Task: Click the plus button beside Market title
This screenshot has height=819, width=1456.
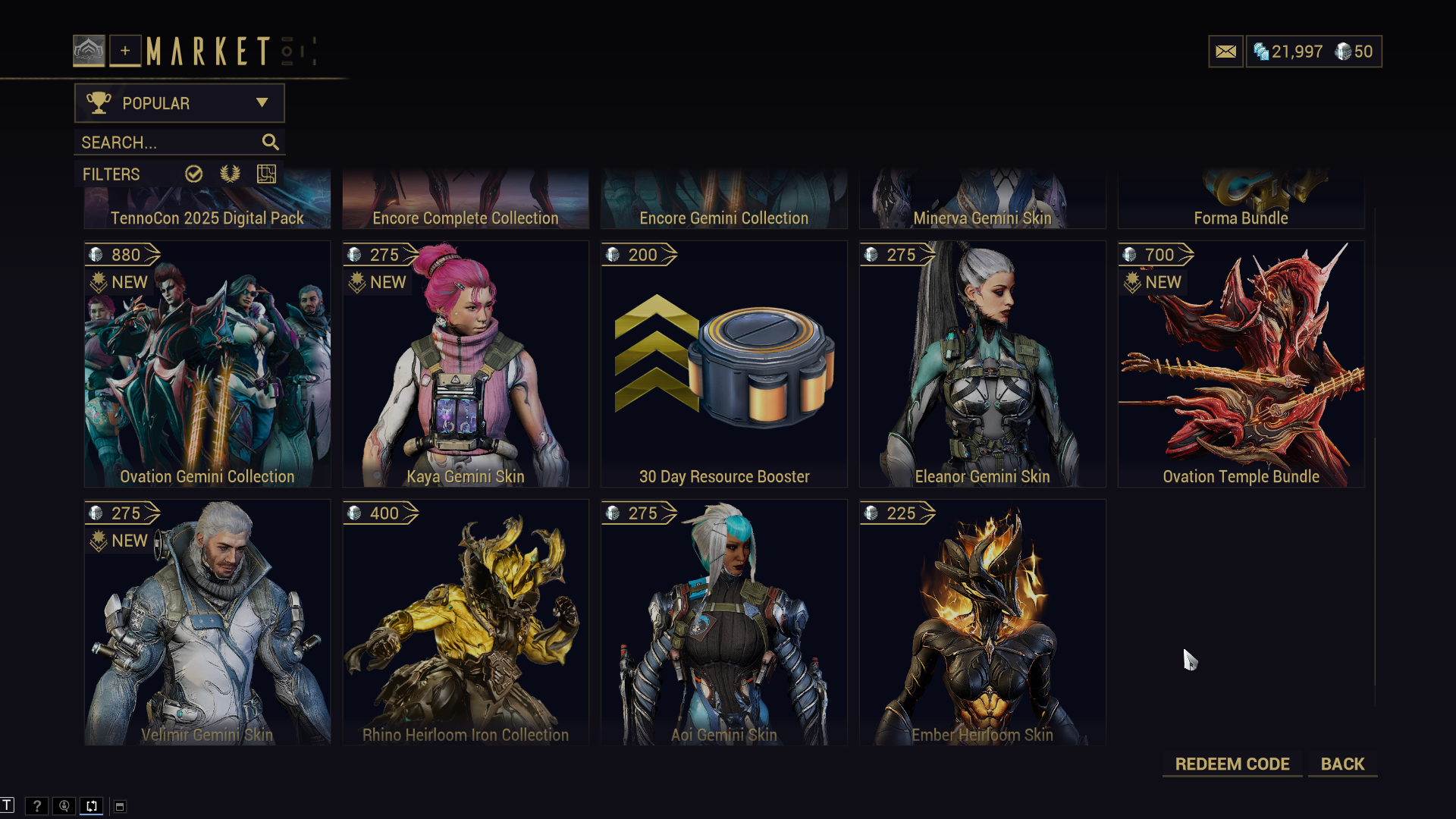Action: 125,51
